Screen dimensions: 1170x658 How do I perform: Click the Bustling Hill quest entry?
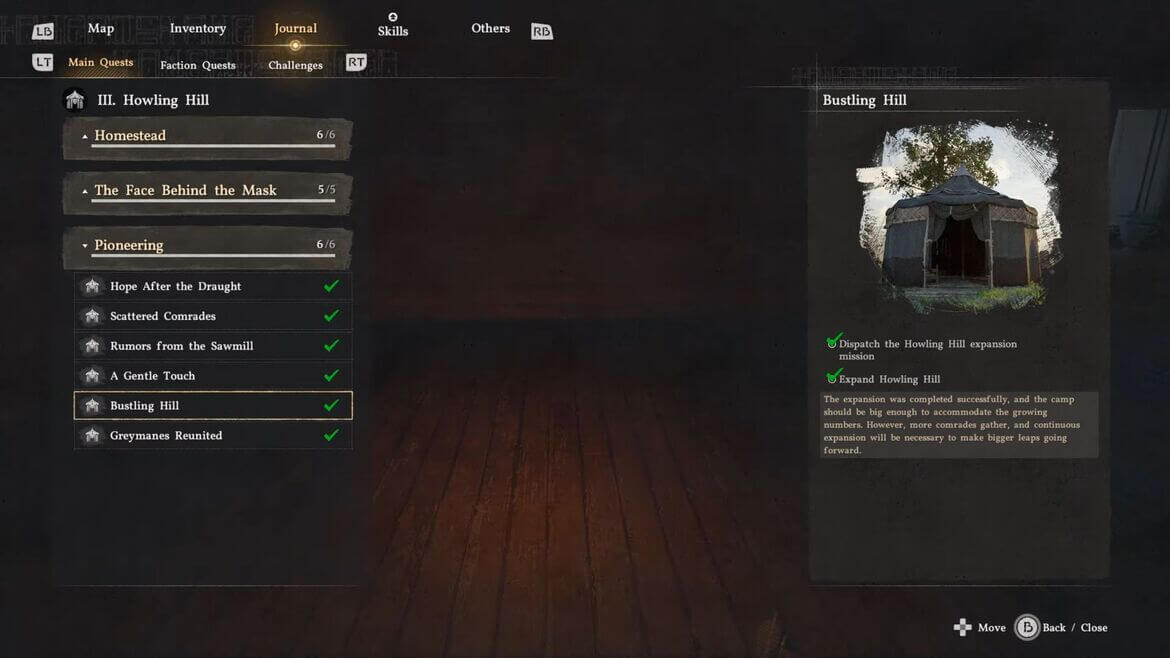[213, 406]
